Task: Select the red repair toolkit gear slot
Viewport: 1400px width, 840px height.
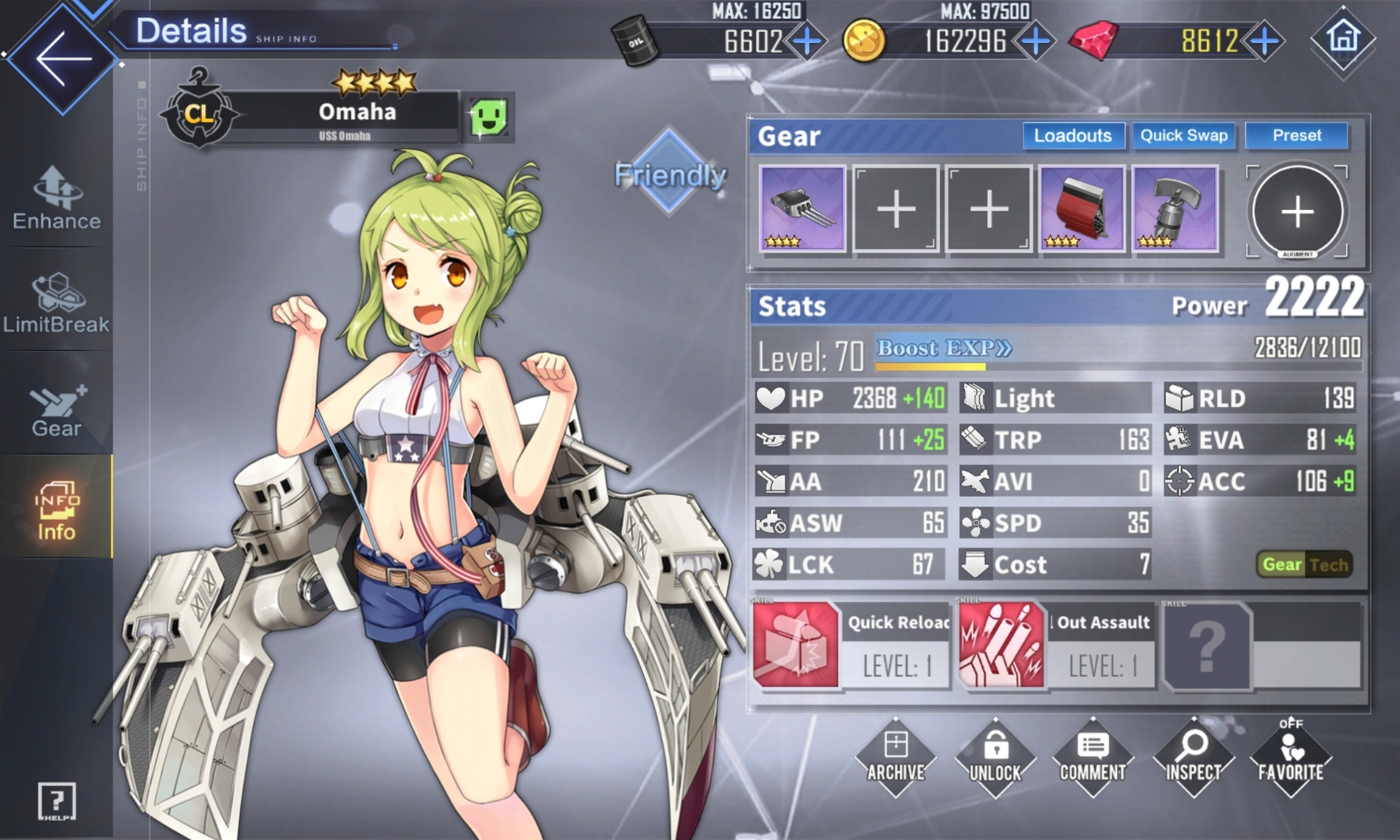Action: coord(1081,209)
